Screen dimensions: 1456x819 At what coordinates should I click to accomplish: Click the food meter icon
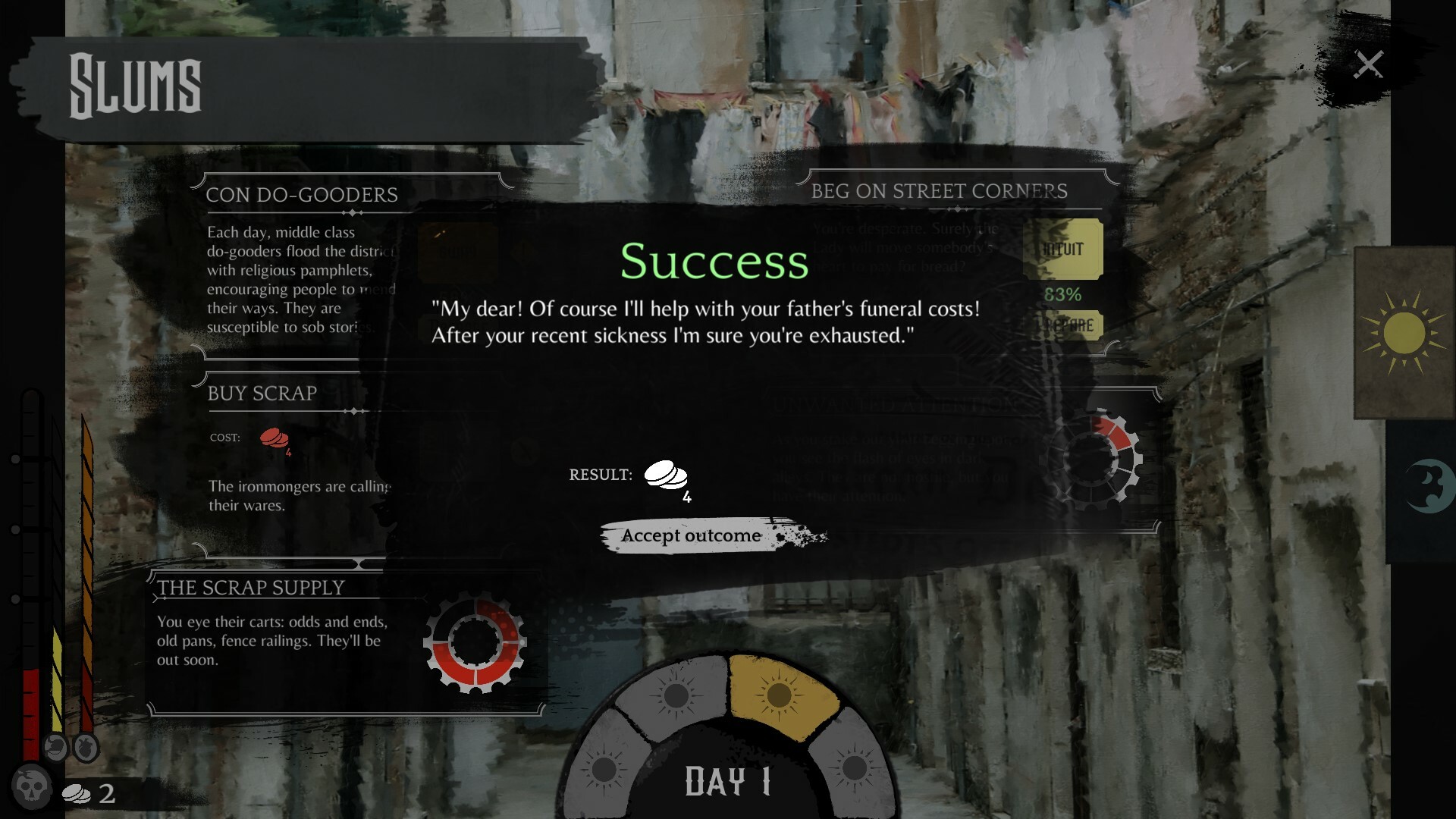(55, 748)
